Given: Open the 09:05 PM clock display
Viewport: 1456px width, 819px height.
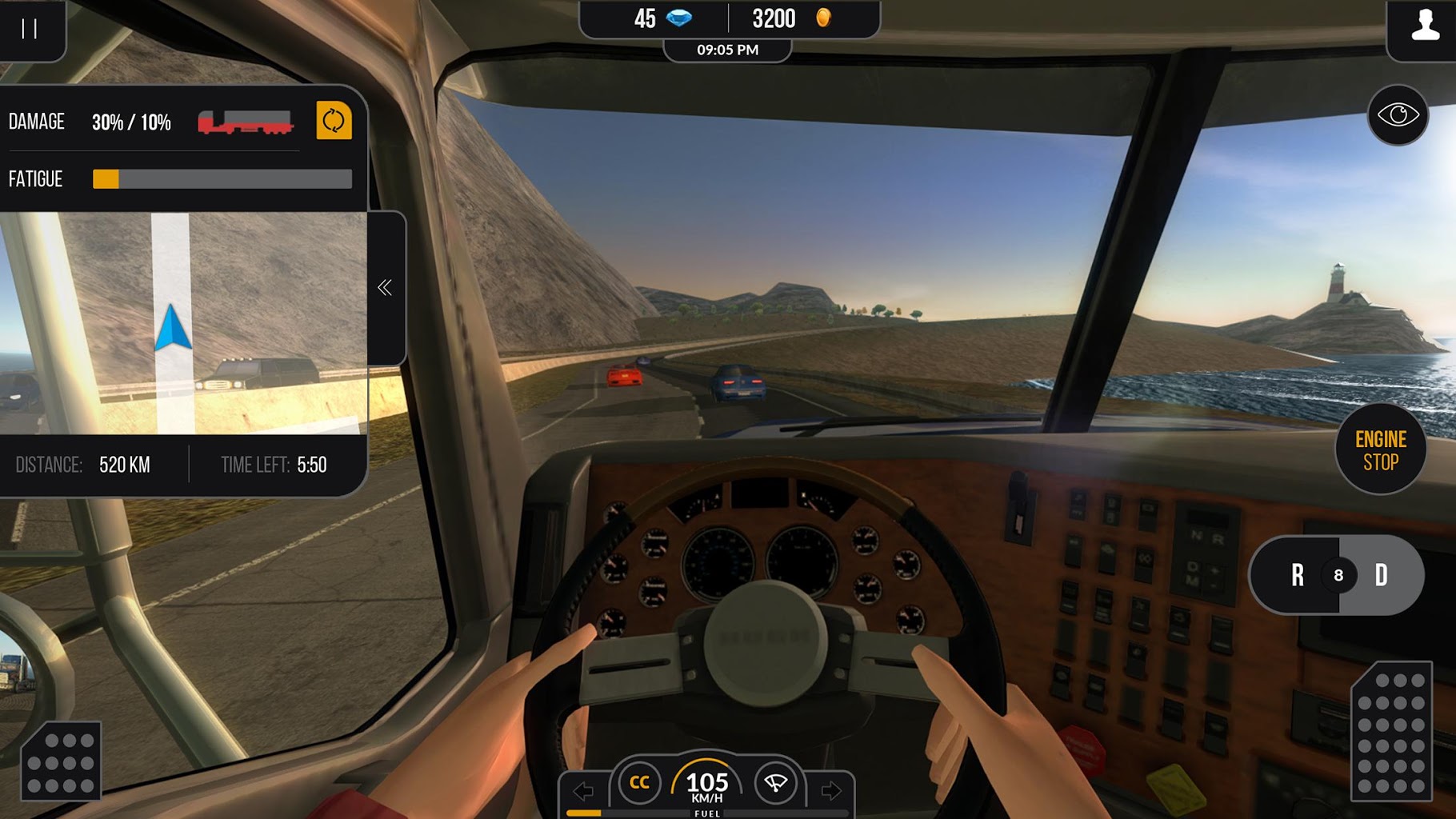Looking at the screenshot, I should [x=729, y=50].
